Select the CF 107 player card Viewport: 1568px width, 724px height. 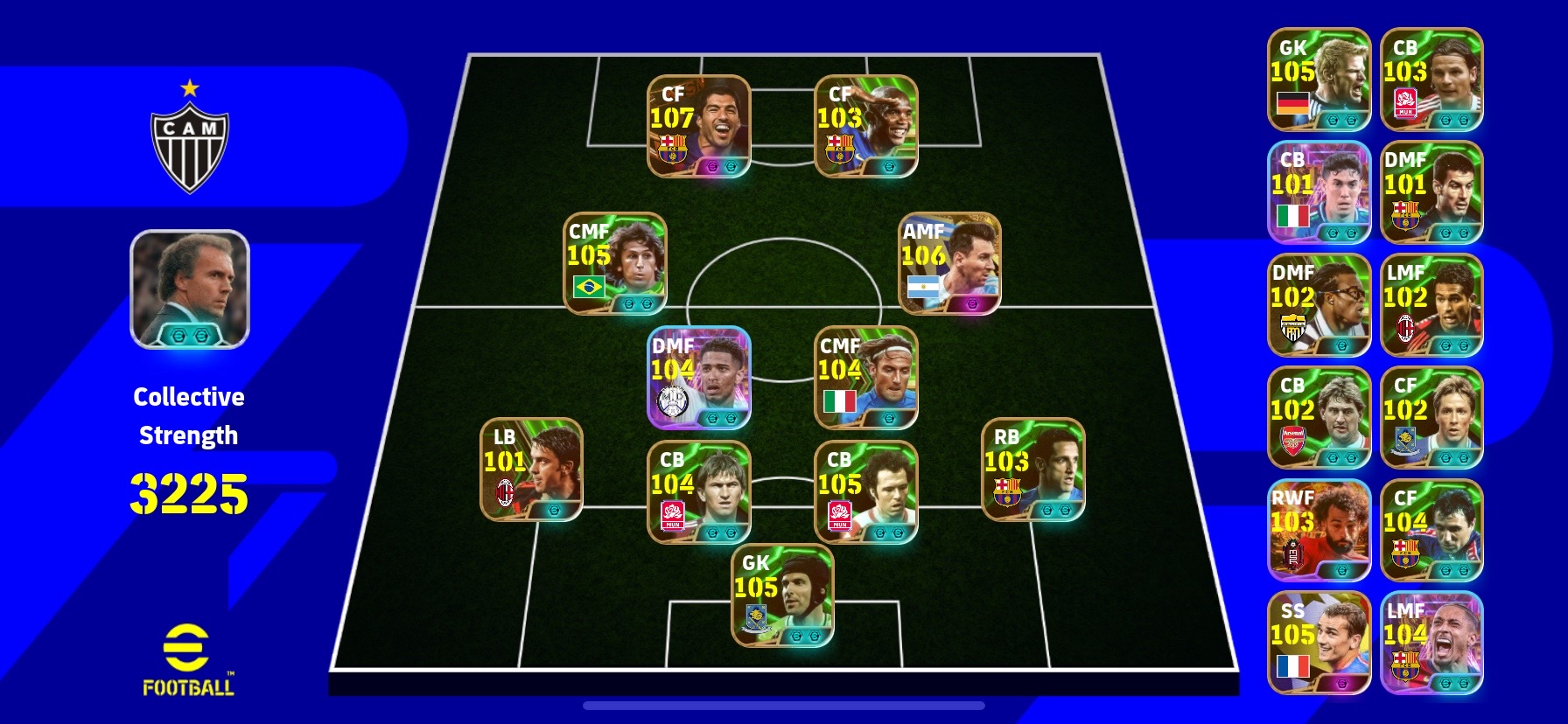click(x=698, y=126)
